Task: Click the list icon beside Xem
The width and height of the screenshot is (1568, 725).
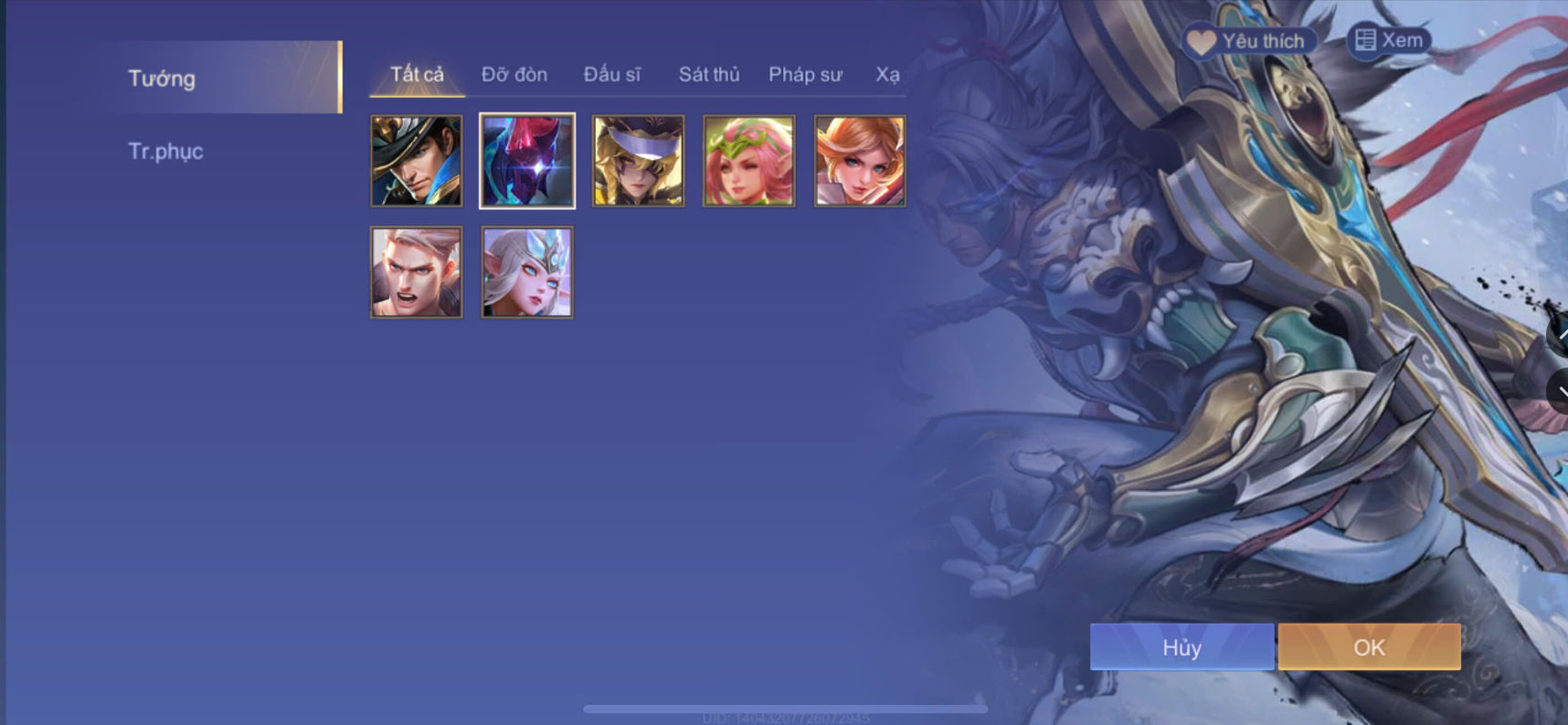Action: pyautogui.click(x=1364, y=40)
